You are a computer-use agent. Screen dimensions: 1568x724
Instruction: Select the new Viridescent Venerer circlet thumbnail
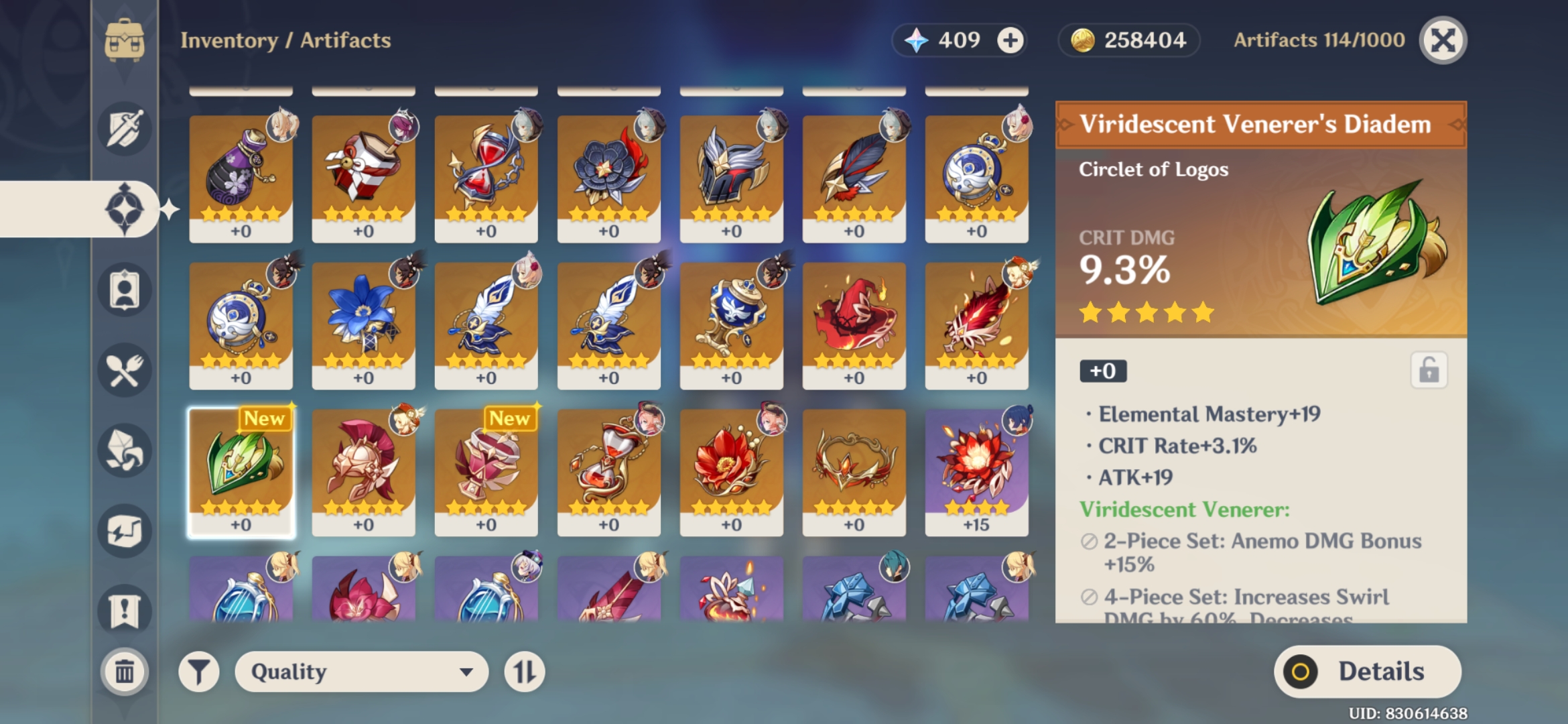pyautogui.click(x=243, y=469)
